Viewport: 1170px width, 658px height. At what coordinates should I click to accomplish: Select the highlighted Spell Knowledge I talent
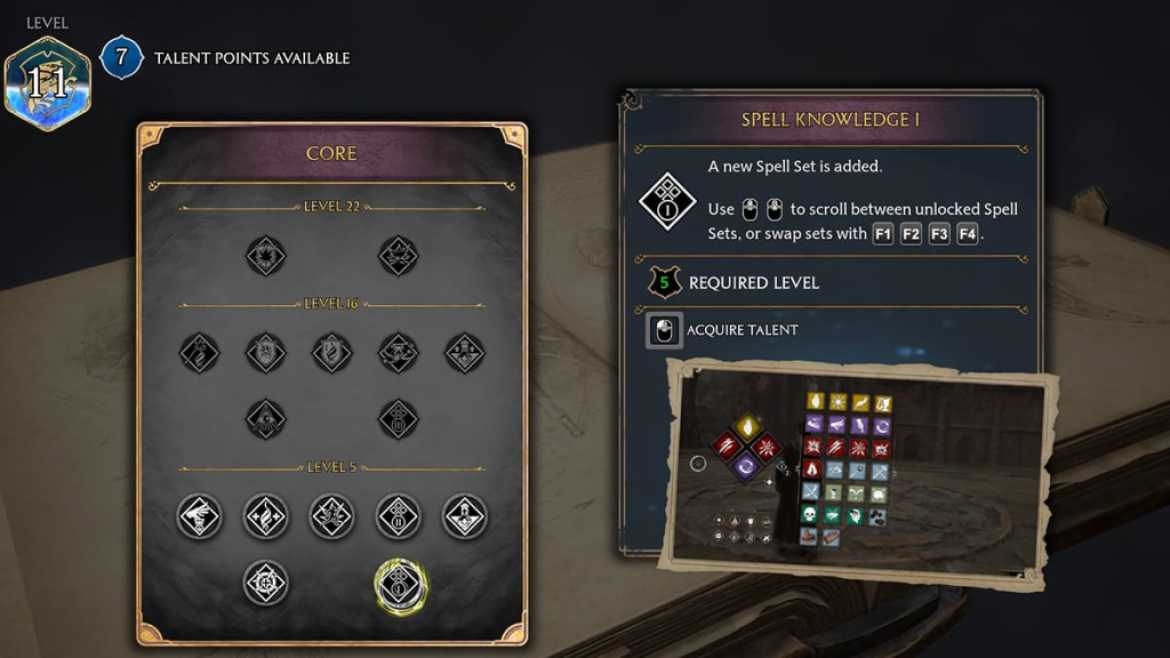[400, 586]
